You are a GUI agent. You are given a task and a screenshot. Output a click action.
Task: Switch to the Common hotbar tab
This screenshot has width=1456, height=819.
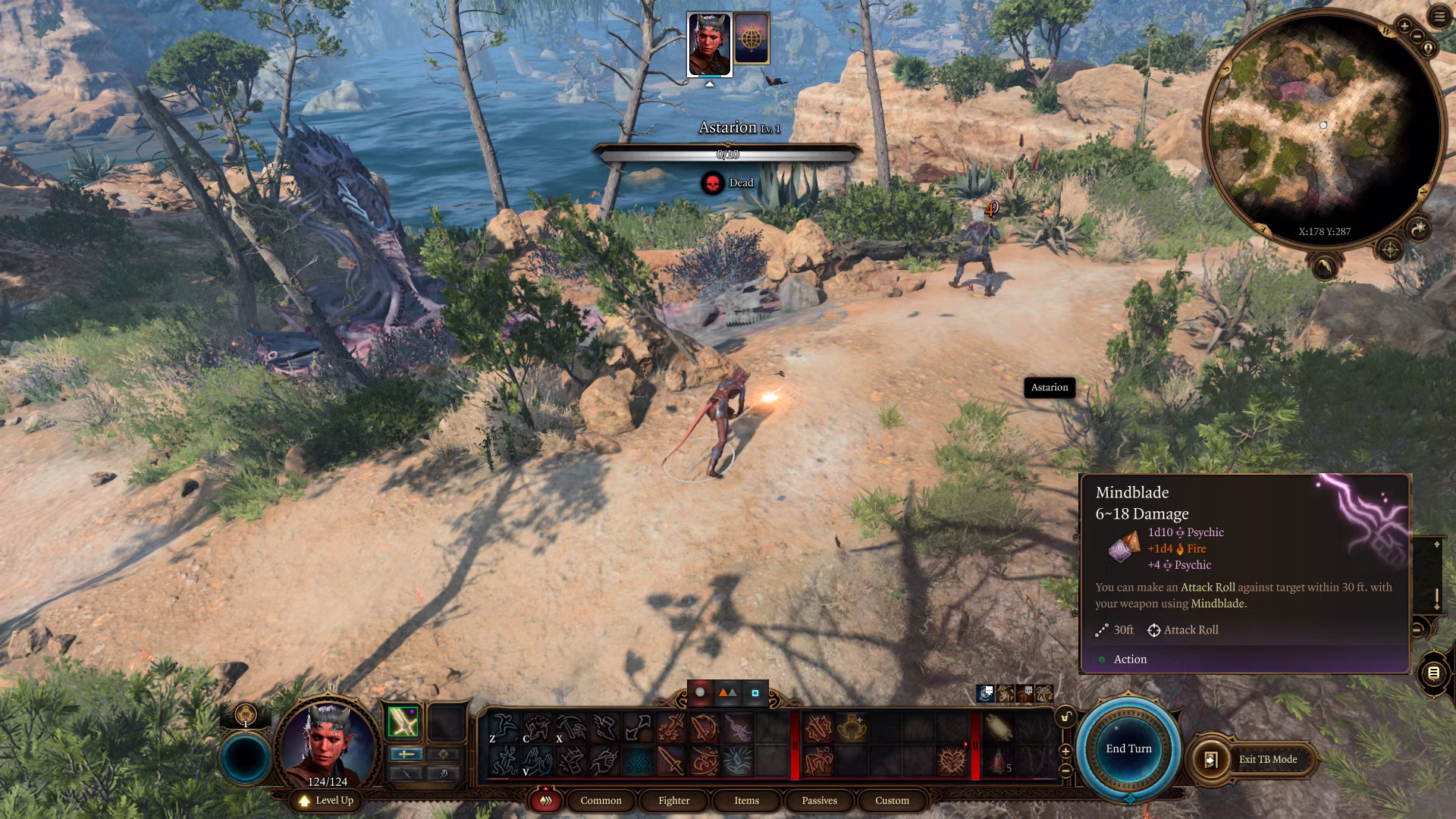click(601, 800)
